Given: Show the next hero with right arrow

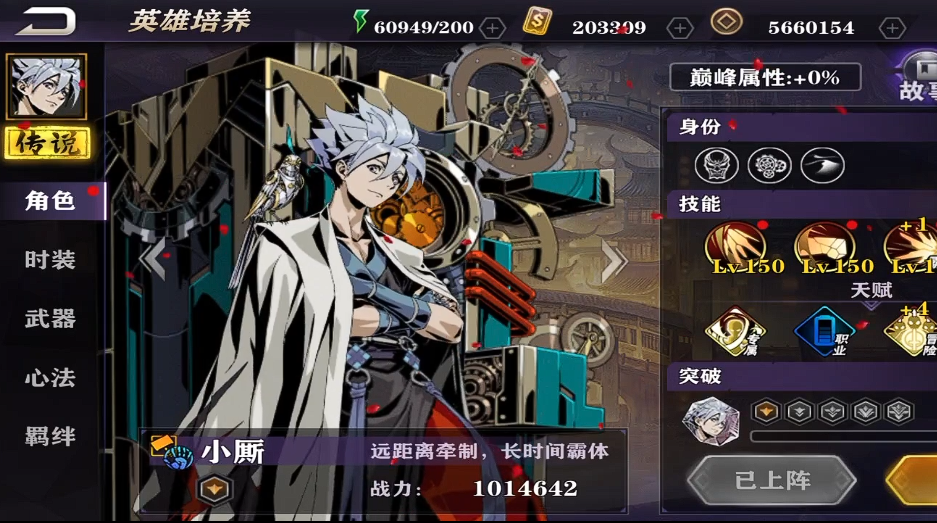Looking at the screenshot, I should click(614, 262).
